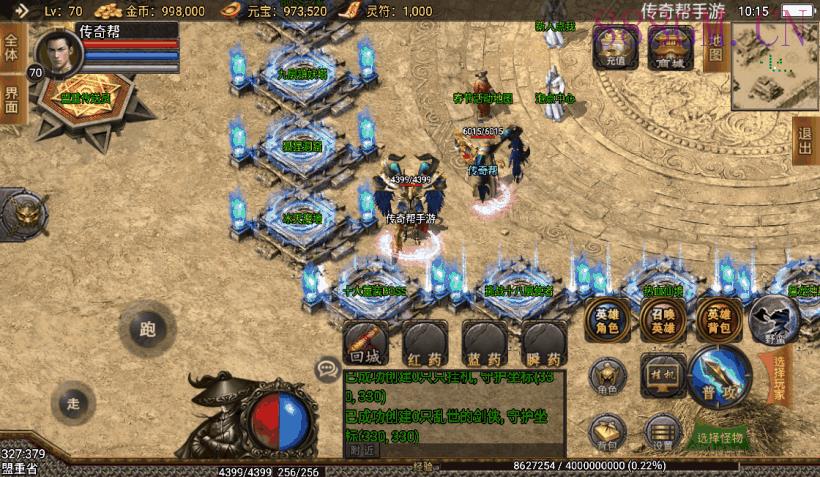Open the 英雄背包 hero bag
This screenshot has width=820, height=477.
[x=718, y=316]
